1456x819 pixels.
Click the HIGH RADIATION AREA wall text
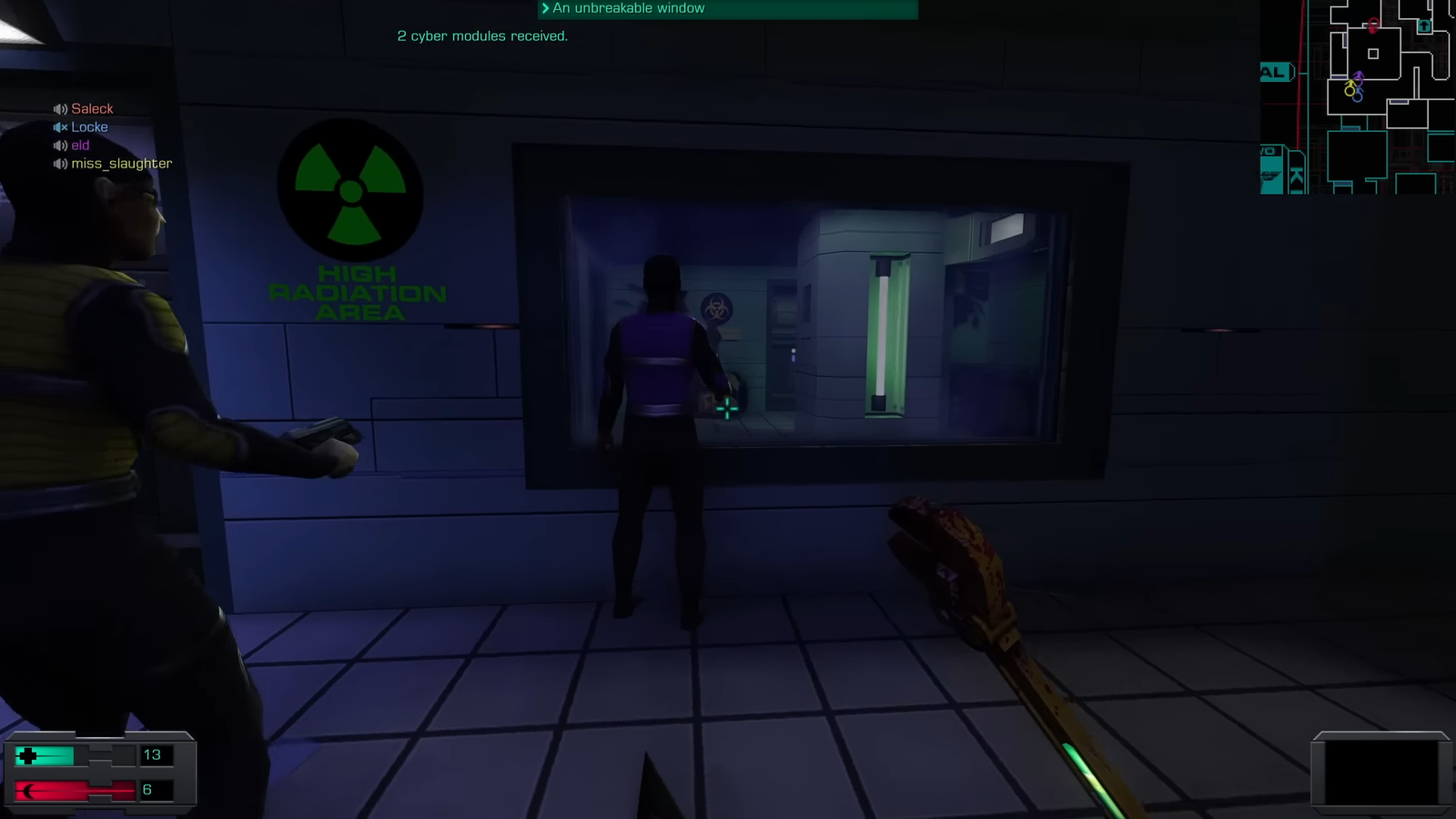[357, 293]
